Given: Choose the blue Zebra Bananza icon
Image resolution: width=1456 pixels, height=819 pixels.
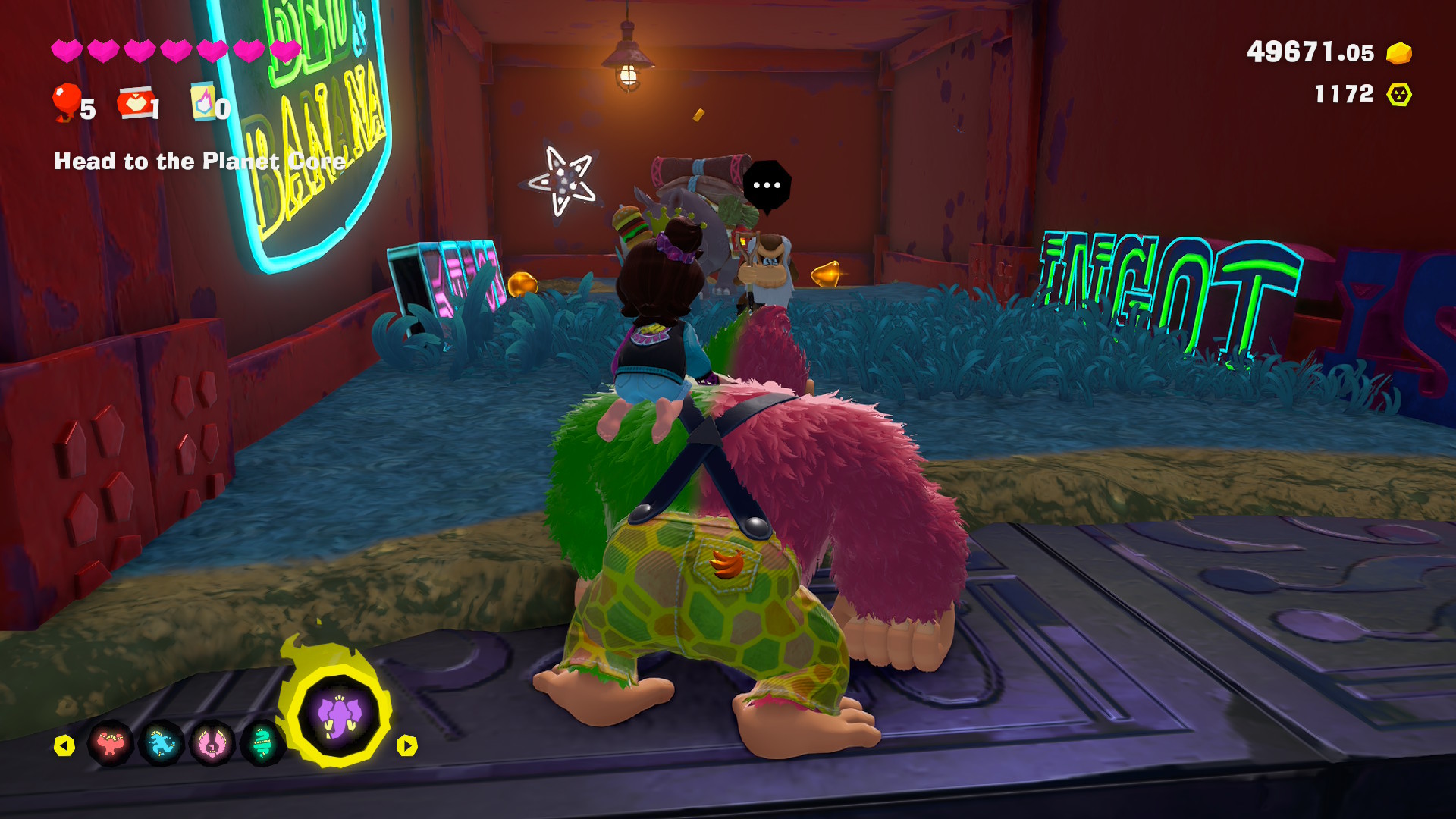Looking at the screenshot, I should pos(162,745).
